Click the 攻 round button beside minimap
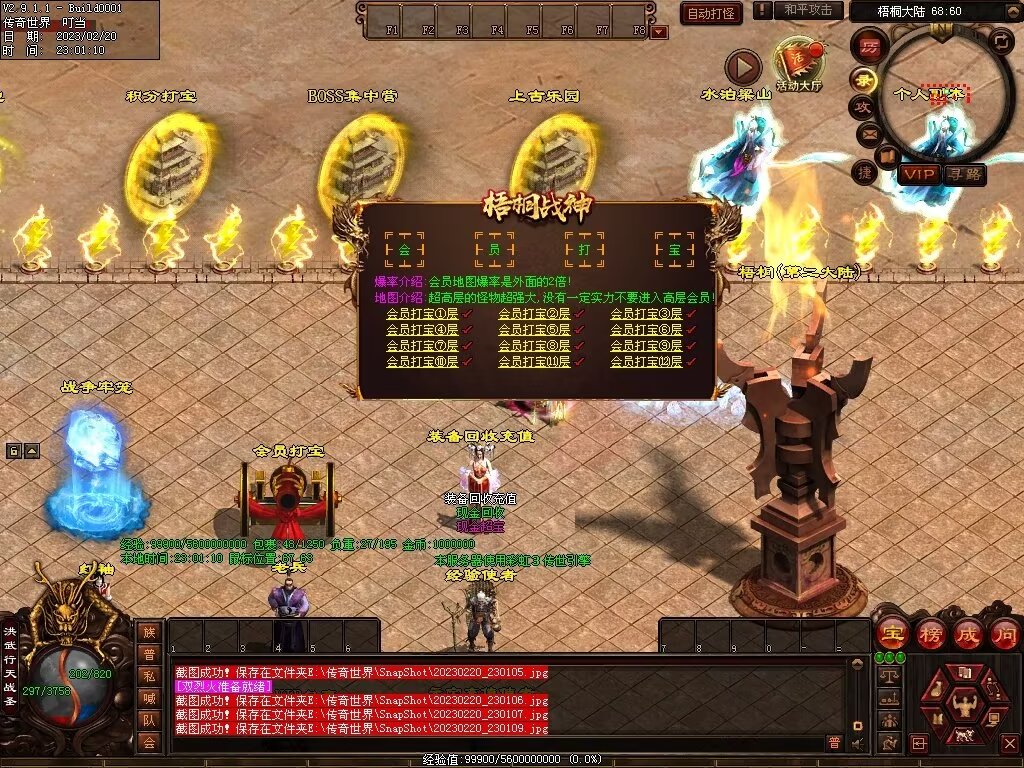 [x=861, y=106]
